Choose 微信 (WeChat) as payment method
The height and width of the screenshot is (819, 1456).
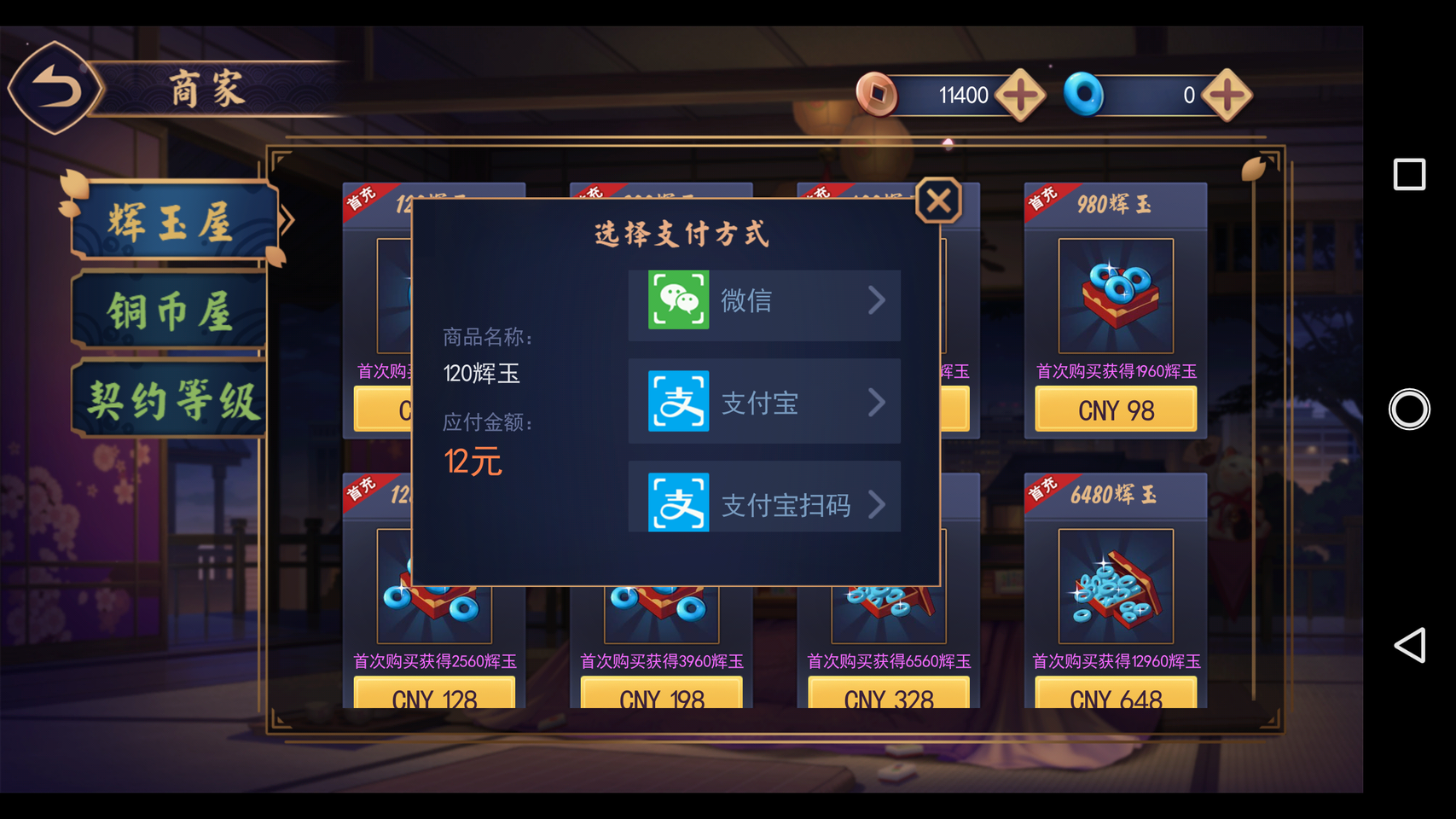click(764, 301)
